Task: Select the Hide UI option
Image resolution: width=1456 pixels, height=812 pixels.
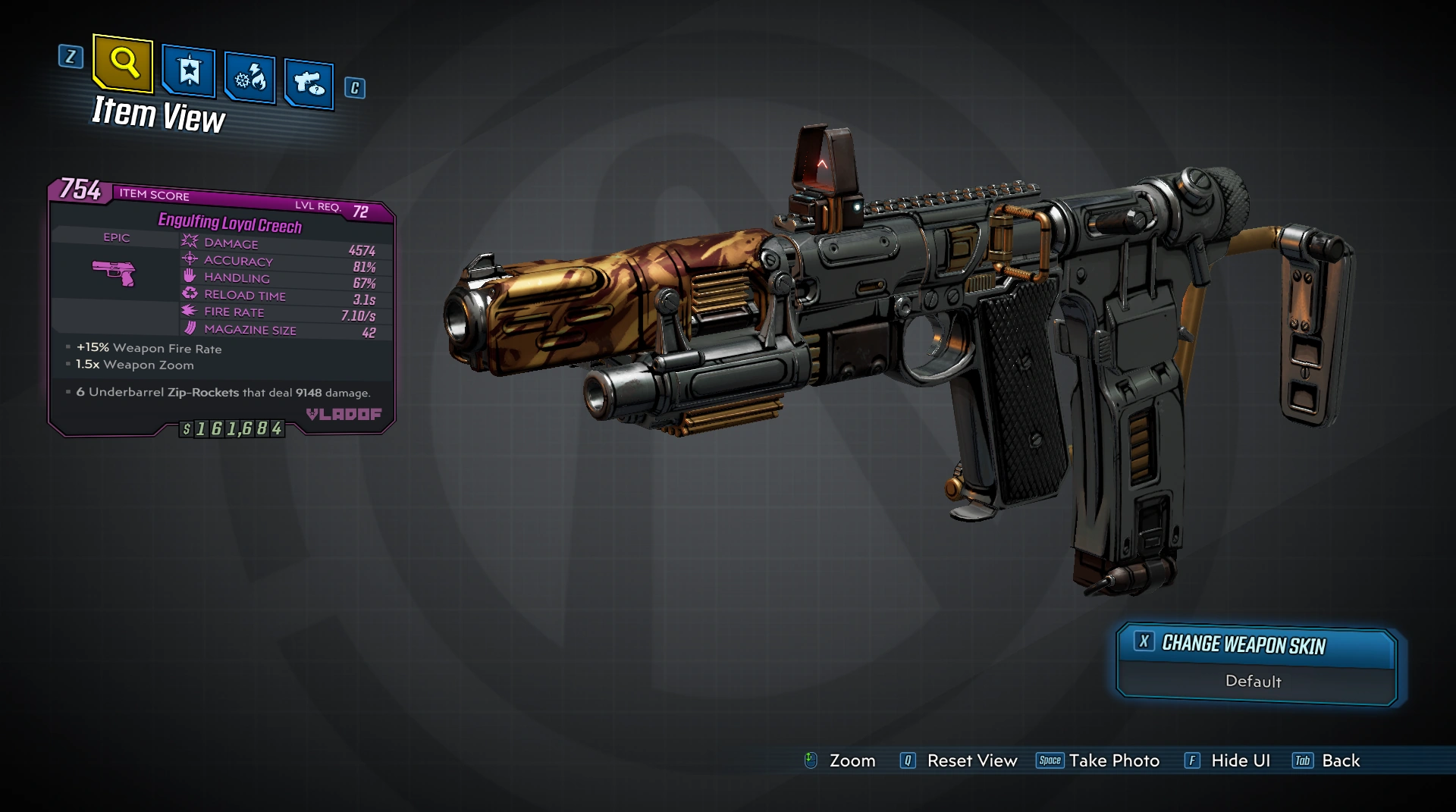Action: point(1228,760)
